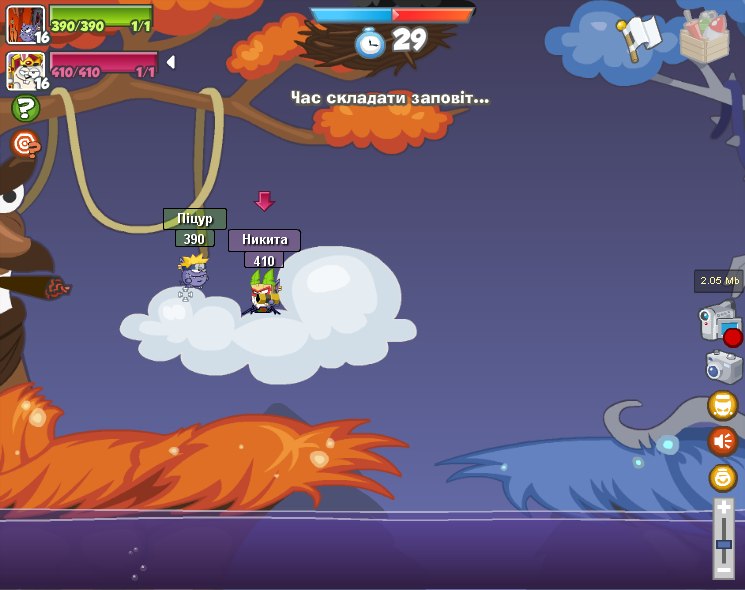
Task: Zoom in with the plus button
Action: 724,509
